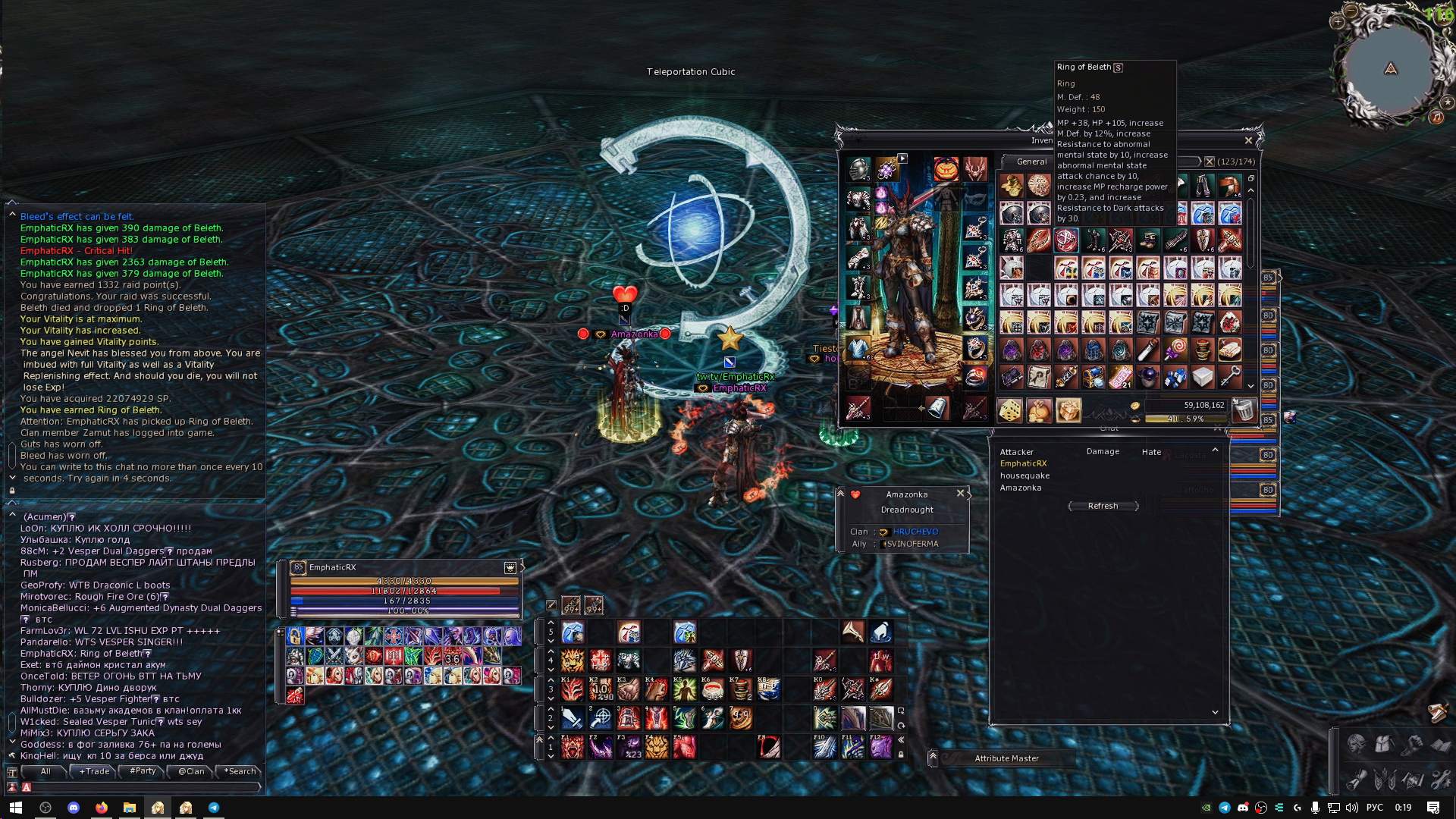Switch to the Party chat tab
The height and width of the screenshot is (819, 1456).
point(142,771)
